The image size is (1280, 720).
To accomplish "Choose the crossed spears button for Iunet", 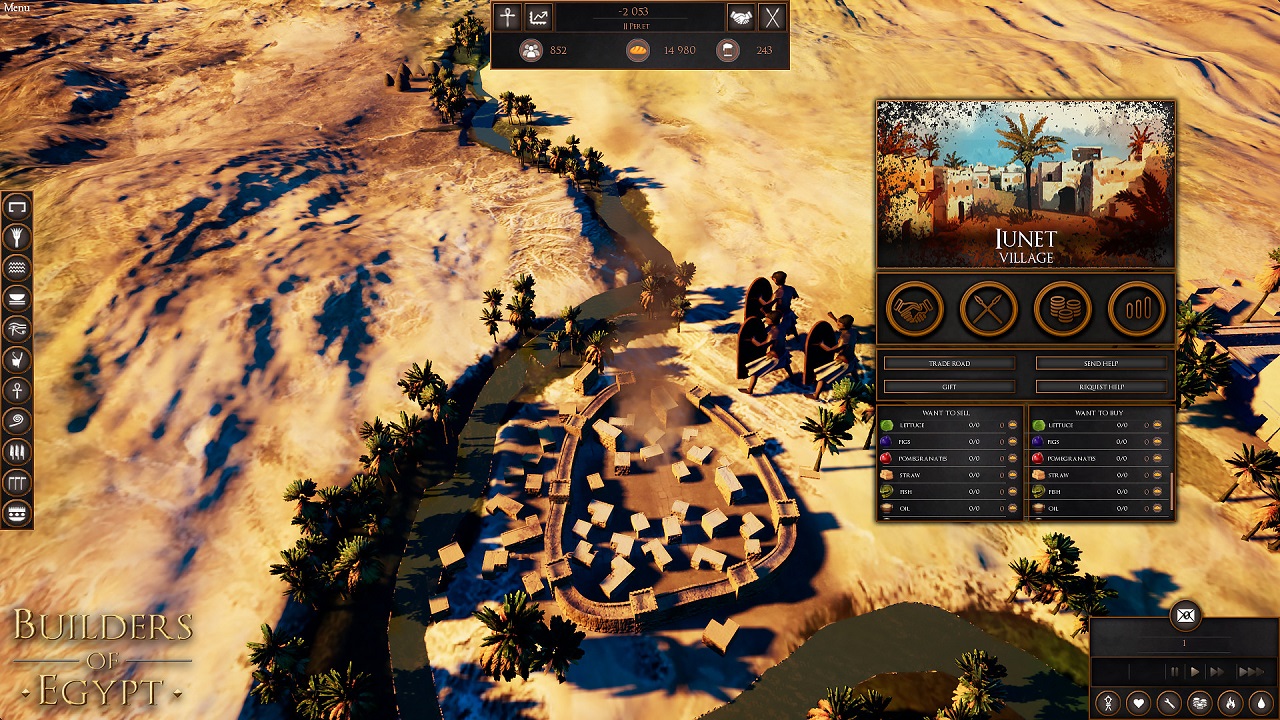I will tap(988, 310).
